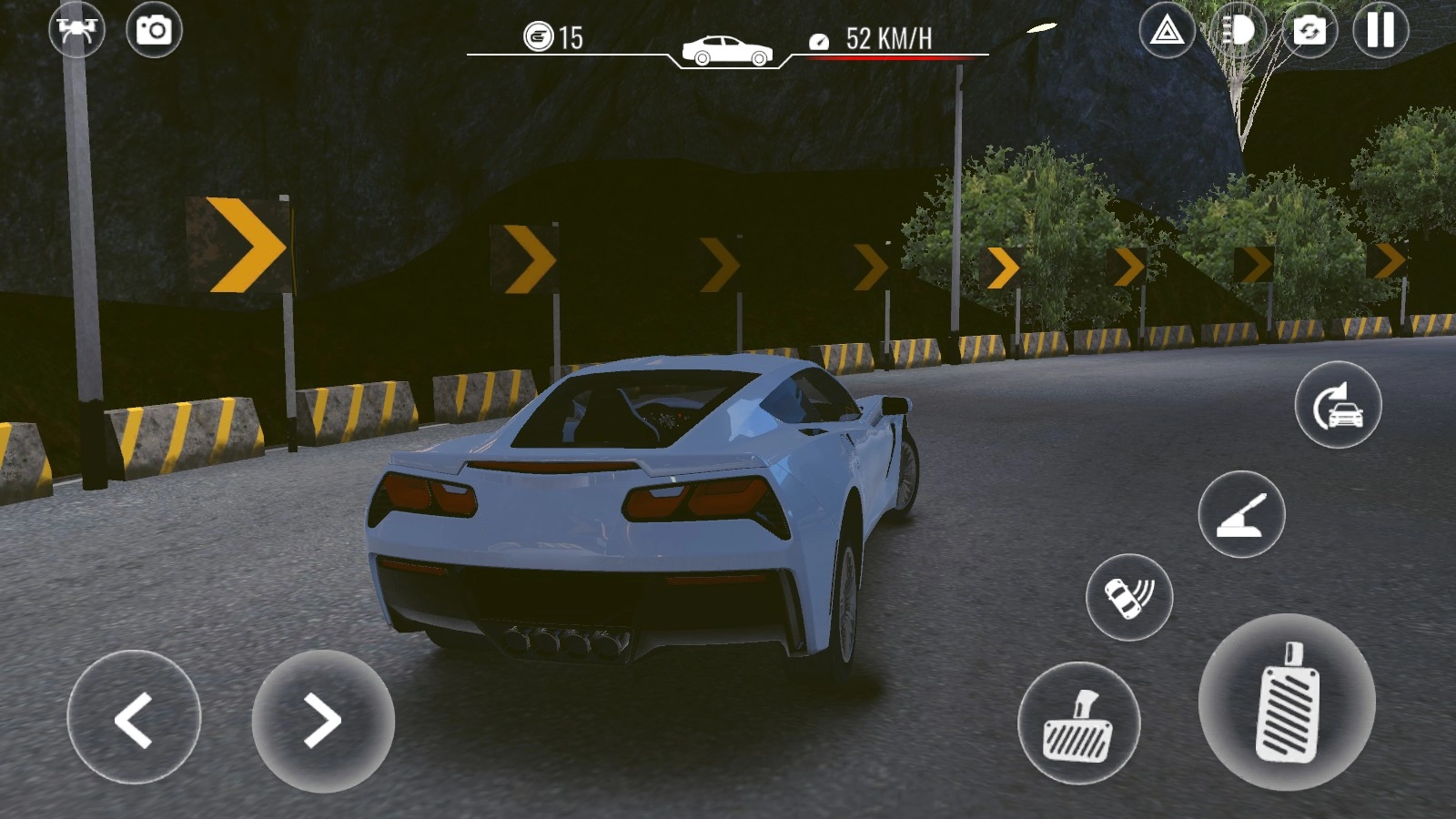Pull the handbrake
1456x819 pixels.
coord(1241,514)
